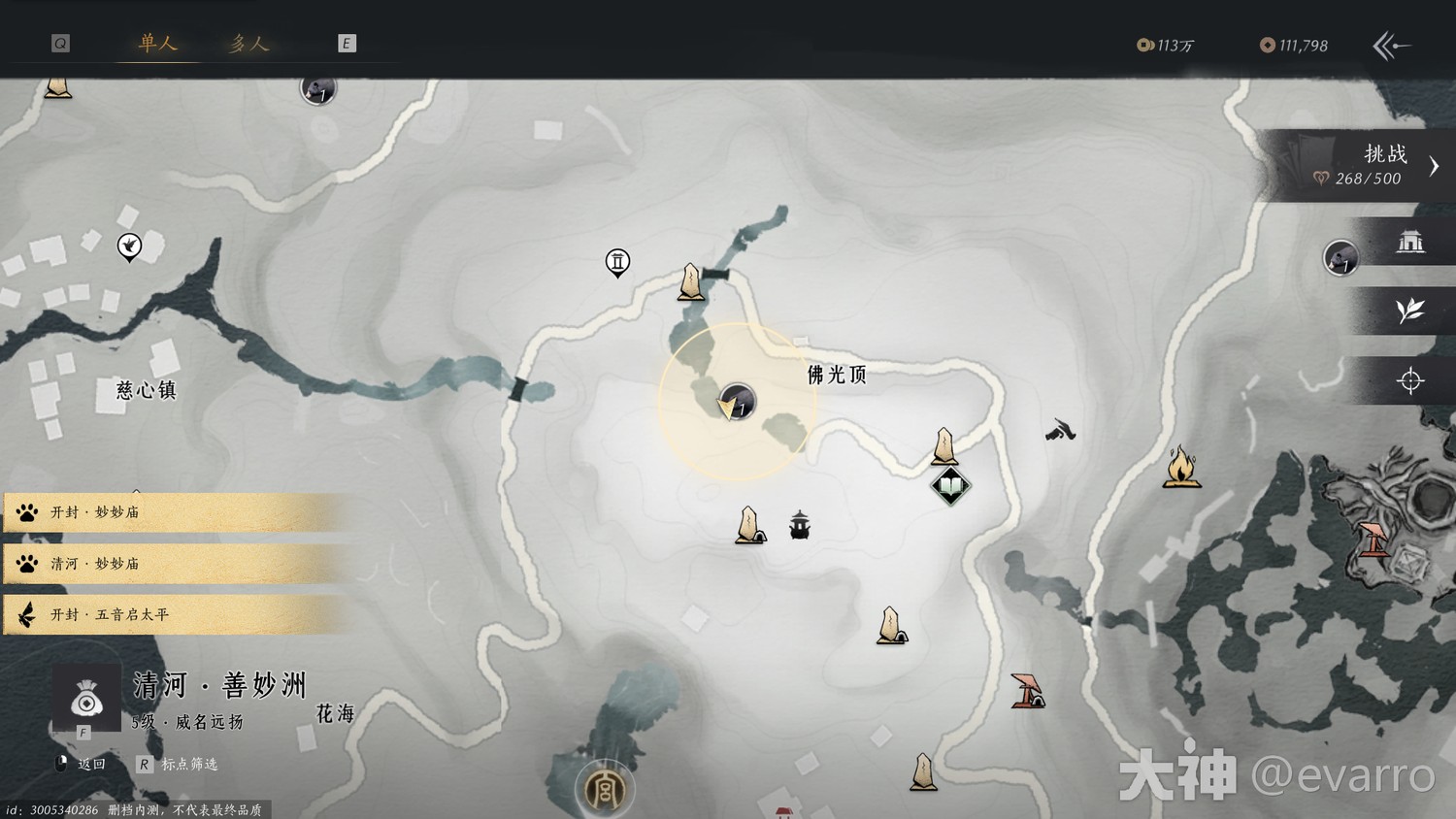This screenshot has height=819, width=1456.
Task: Select the stone stele marker by the bridge
Action: [691, 282]
